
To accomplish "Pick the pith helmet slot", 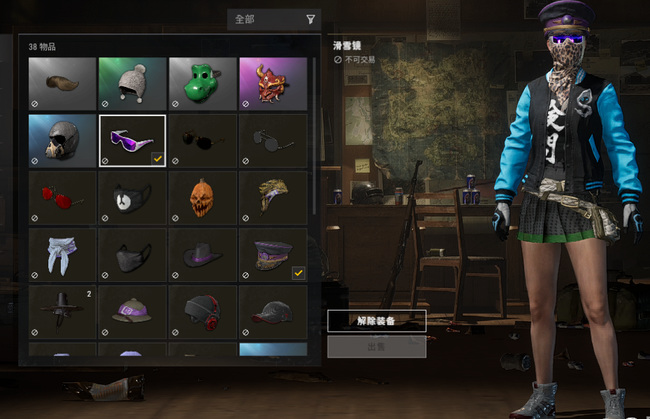I will [132, 312].
